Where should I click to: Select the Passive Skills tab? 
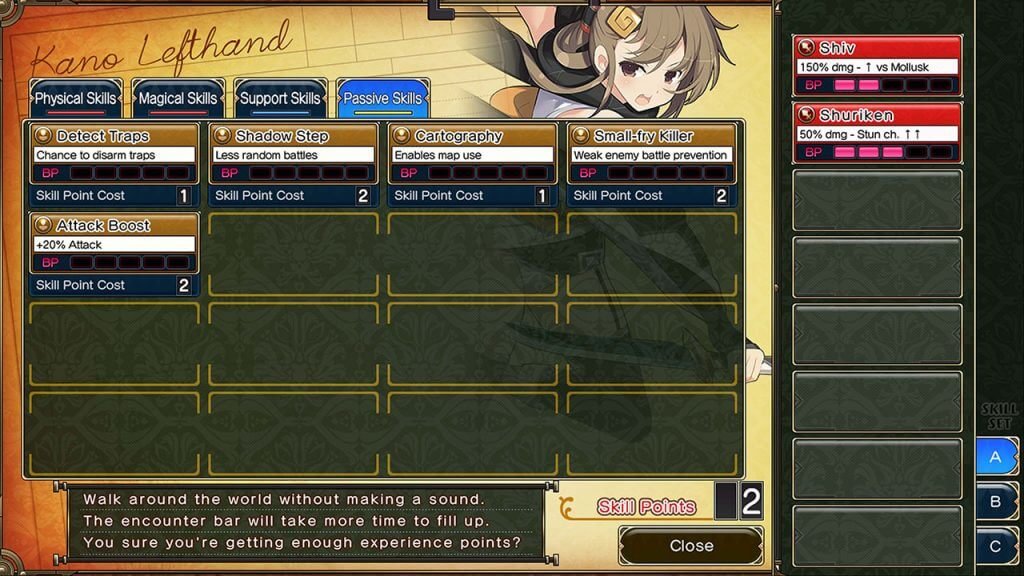coord(382,99)
